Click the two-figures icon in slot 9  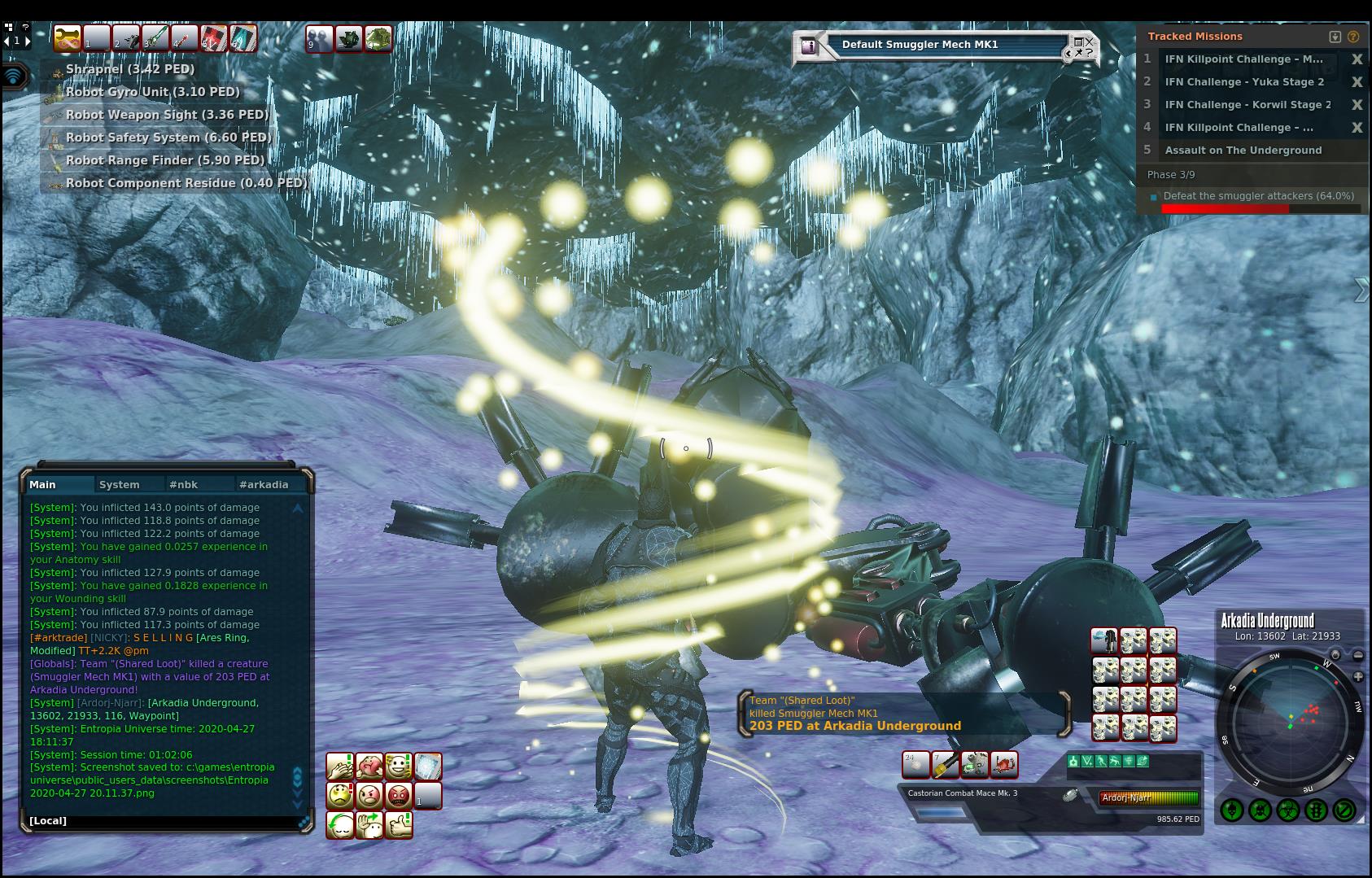(x=319, y=38)
